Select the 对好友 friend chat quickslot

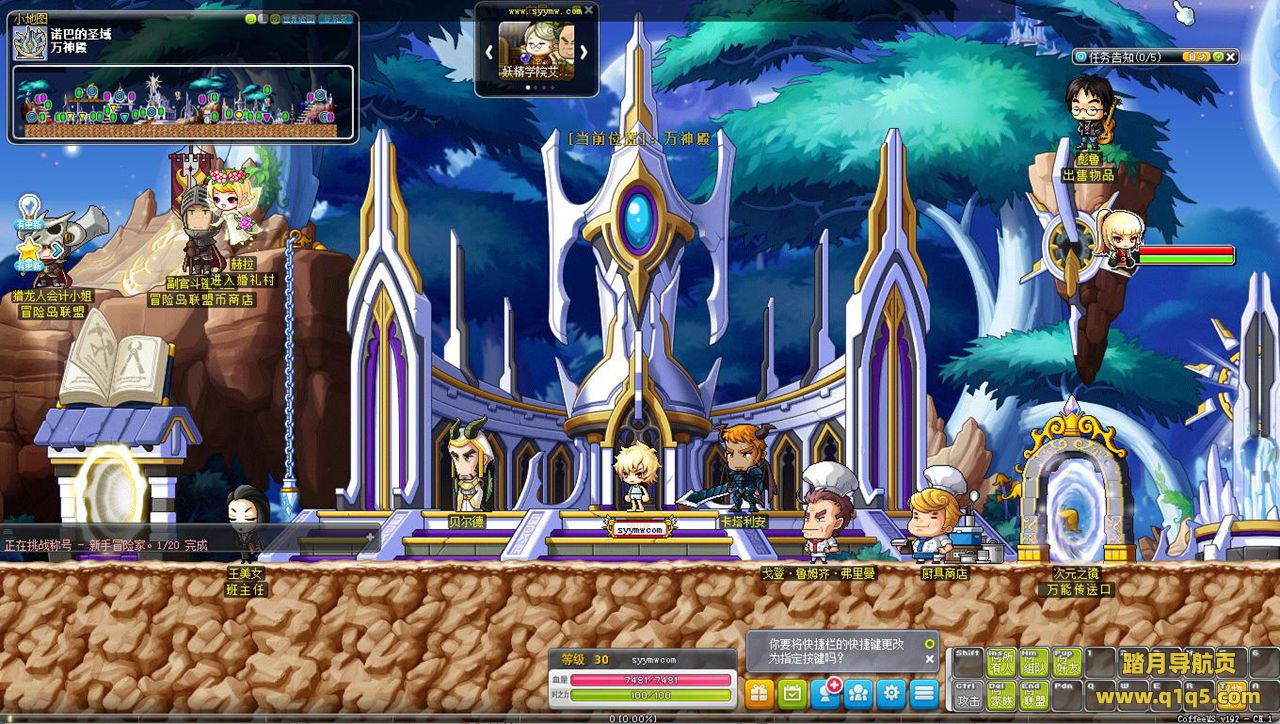click(x=1067, y=662)
